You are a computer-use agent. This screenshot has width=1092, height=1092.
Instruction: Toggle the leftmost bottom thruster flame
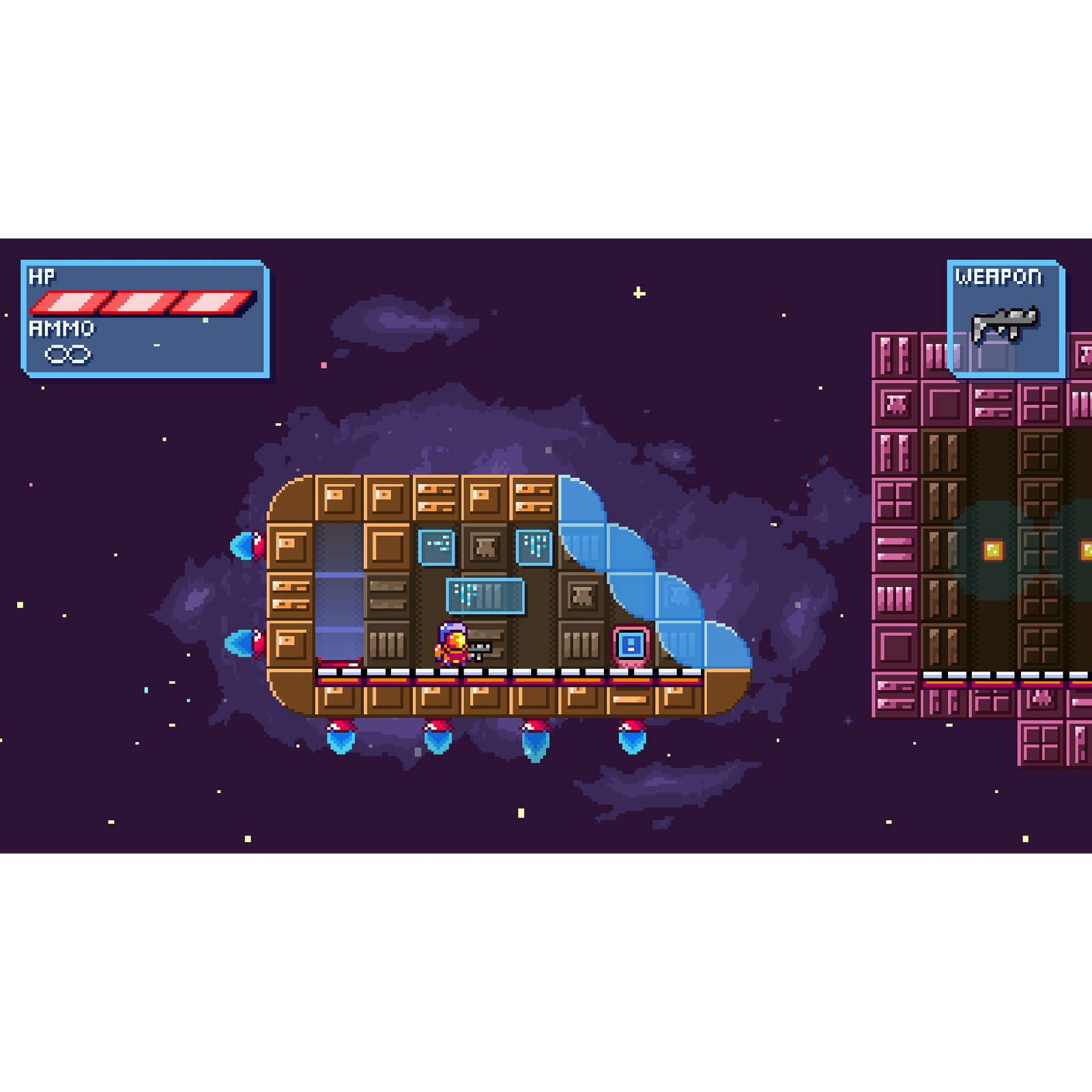(341, 738)
